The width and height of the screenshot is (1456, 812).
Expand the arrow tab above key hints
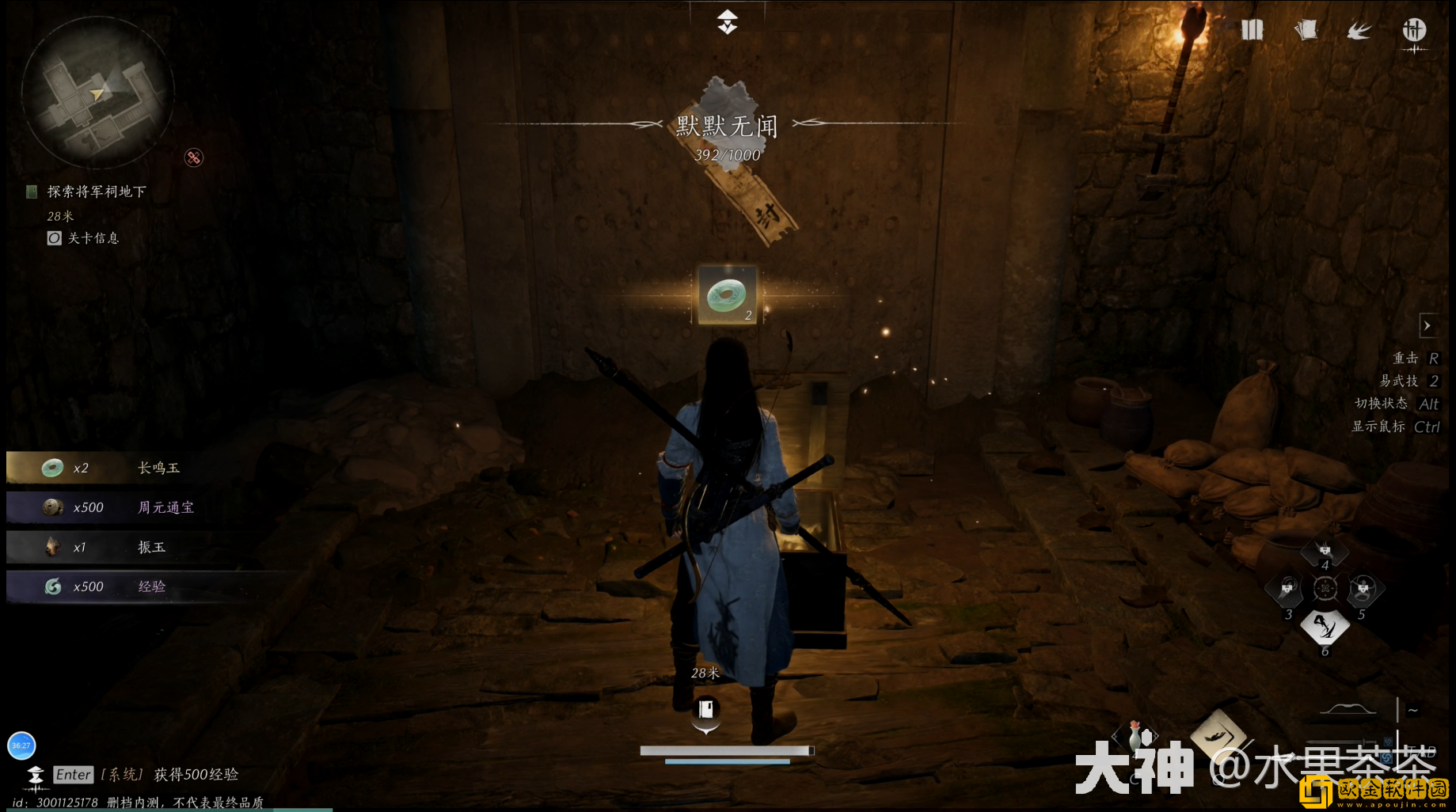[x=1427, y=325]
